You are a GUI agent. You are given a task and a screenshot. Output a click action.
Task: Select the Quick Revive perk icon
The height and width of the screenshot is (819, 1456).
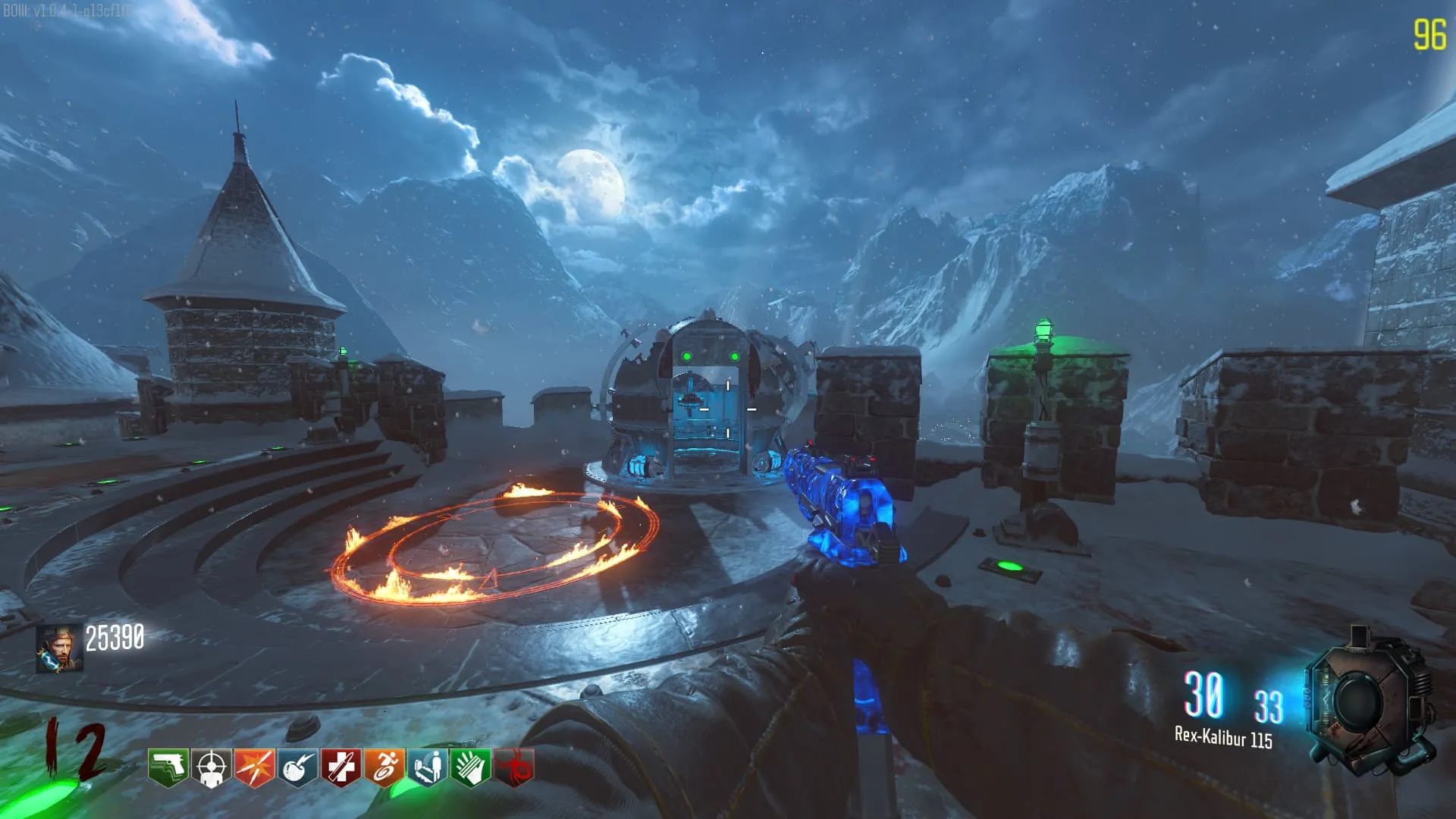tap(427, 767)
